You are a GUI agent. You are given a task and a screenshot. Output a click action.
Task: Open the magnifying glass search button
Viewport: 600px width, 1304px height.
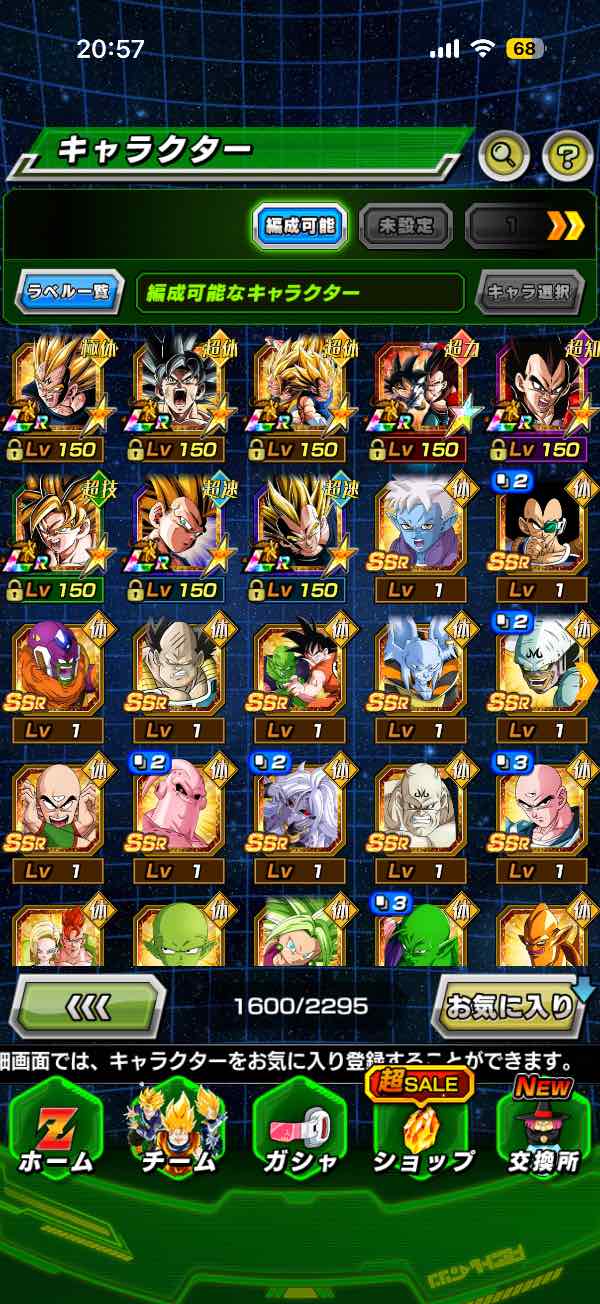click(504, 154)
